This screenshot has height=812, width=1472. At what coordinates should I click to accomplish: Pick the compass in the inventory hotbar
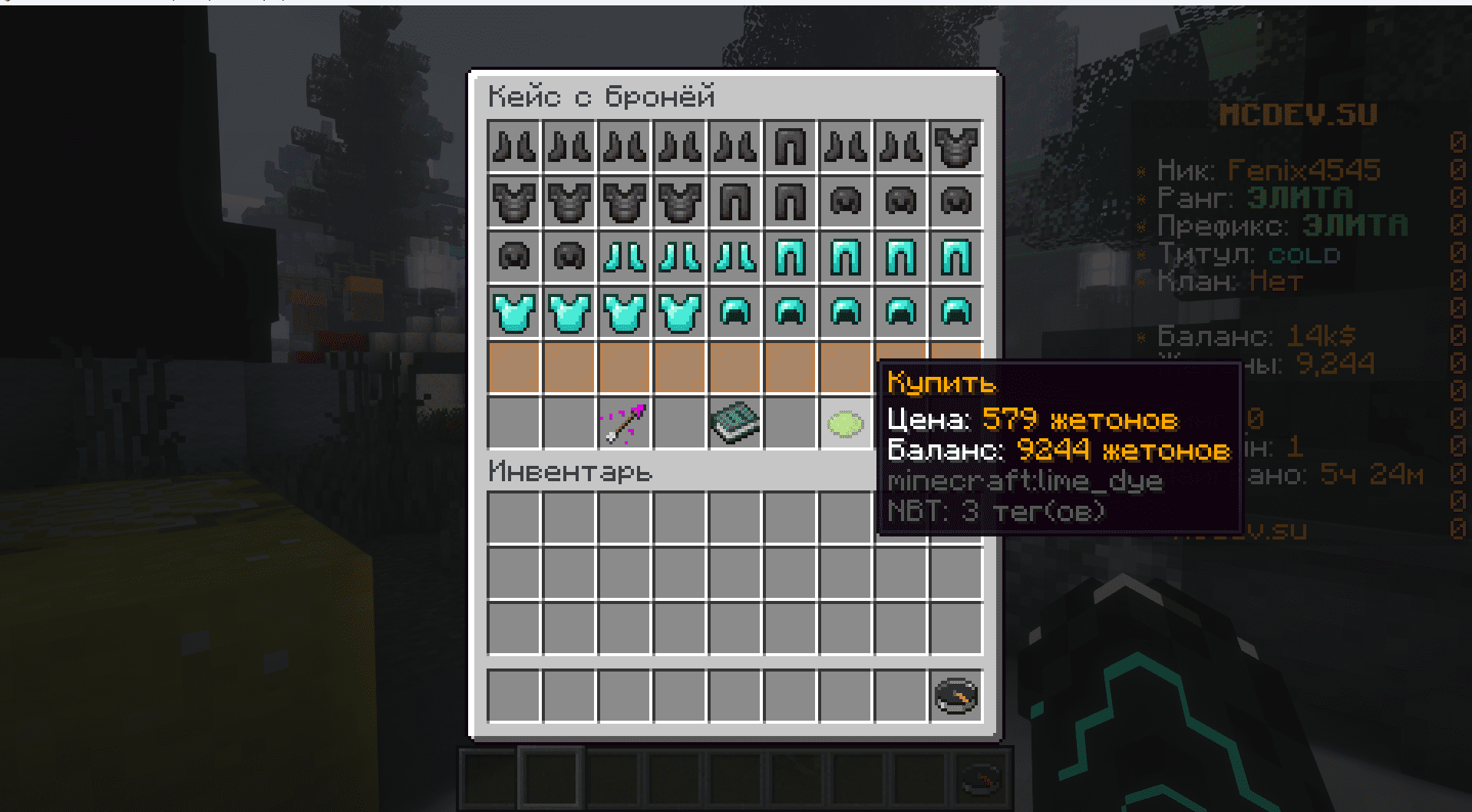click(x=955, y=696)
